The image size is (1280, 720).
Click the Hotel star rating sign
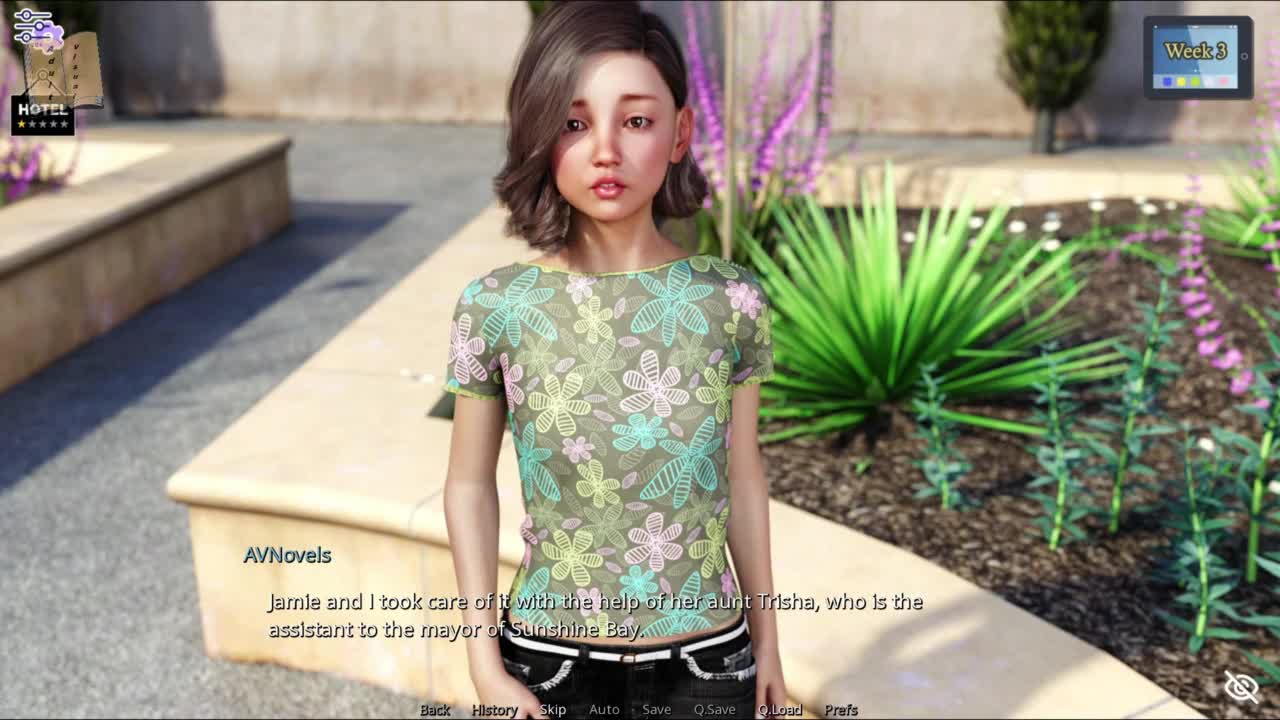[x=43, y=115]
